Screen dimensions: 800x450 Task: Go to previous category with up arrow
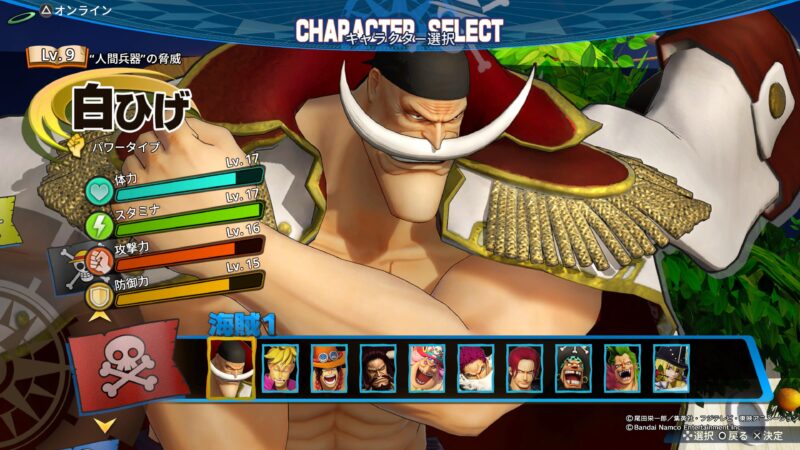pyautogui.click(x=101, y=316)
